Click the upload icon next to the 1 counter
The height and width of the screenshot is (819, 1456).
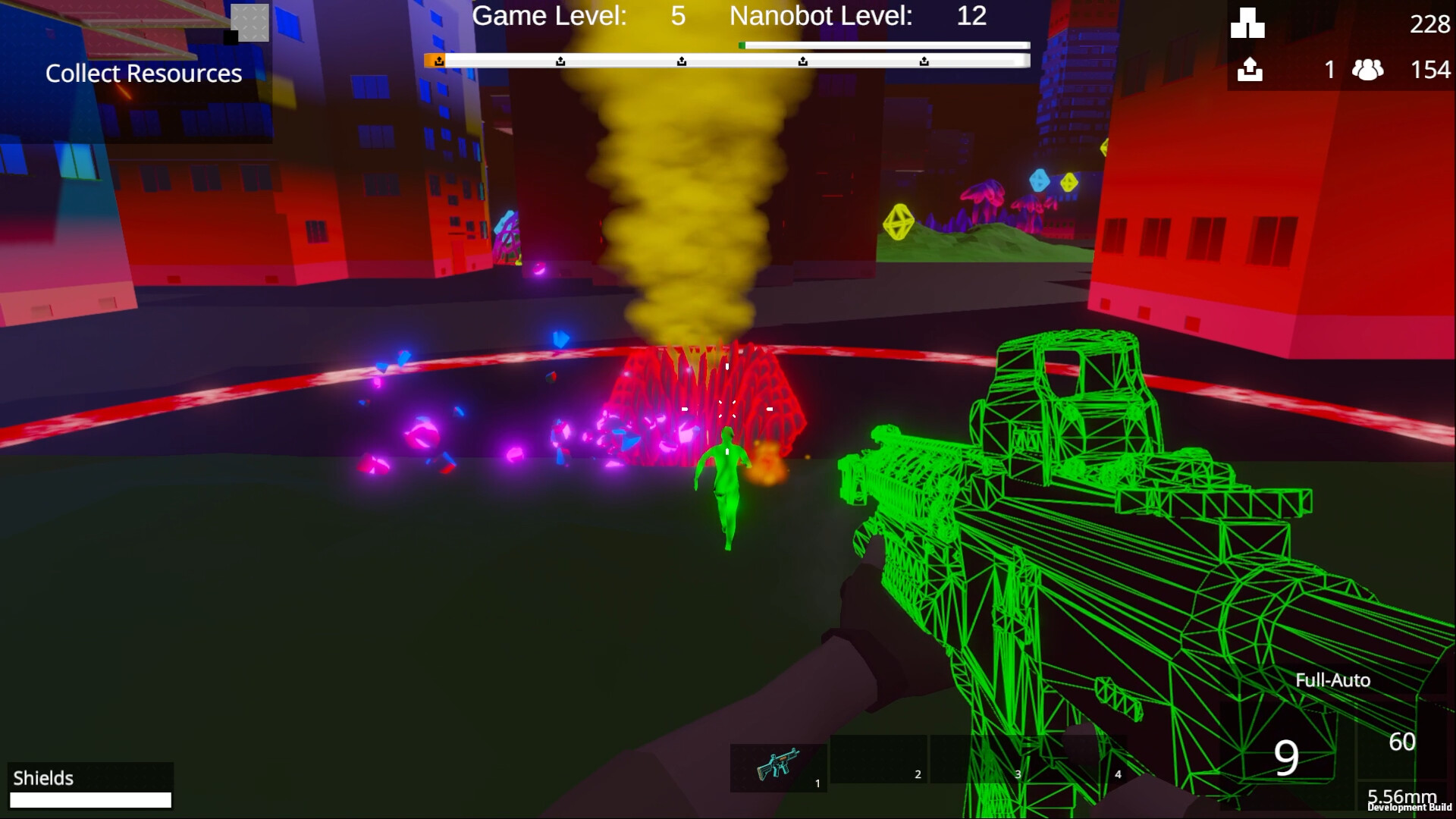pyautogui.click(x=1250, y=70)
